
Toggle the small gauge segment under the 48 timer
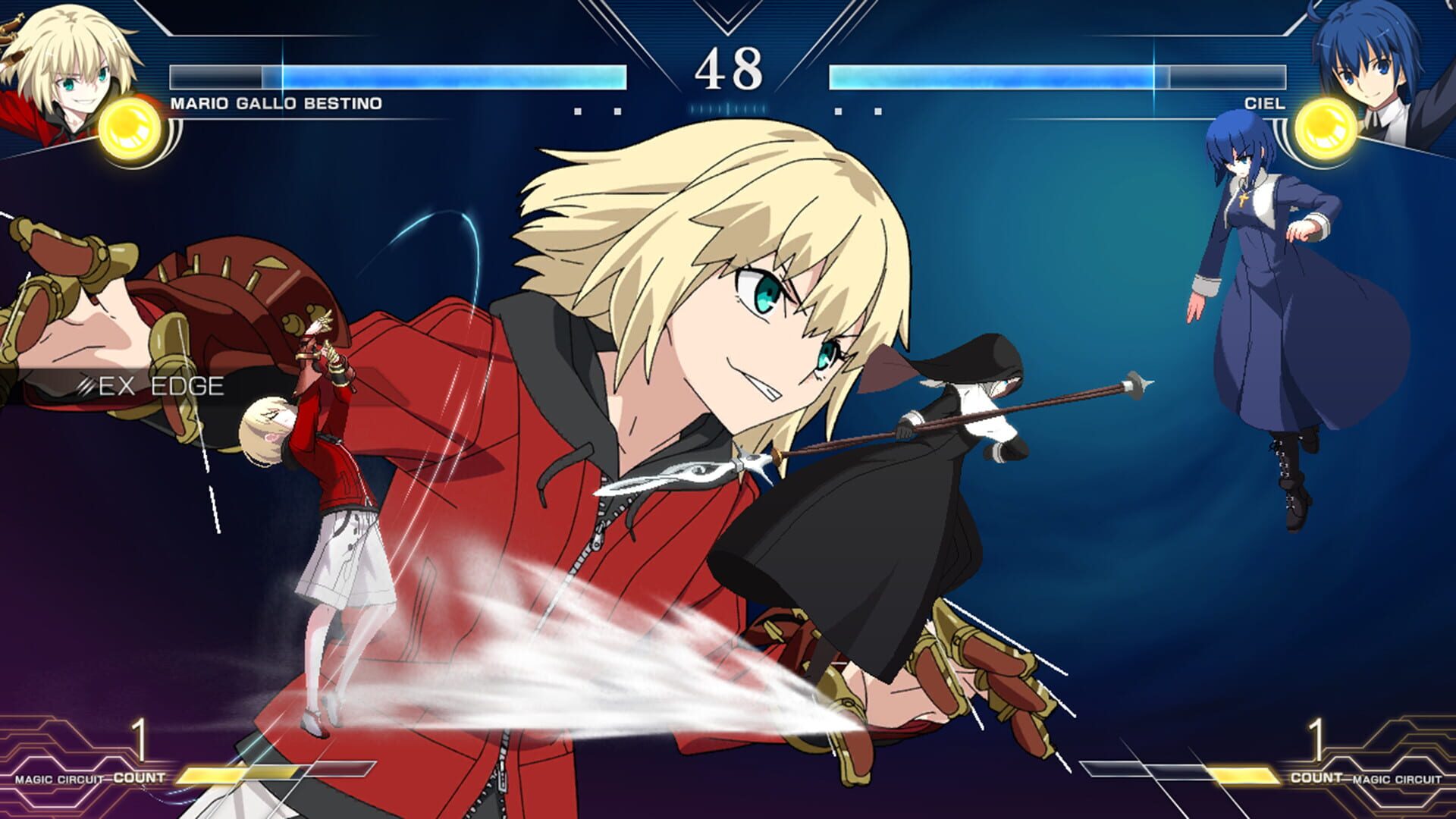(728, 110)
